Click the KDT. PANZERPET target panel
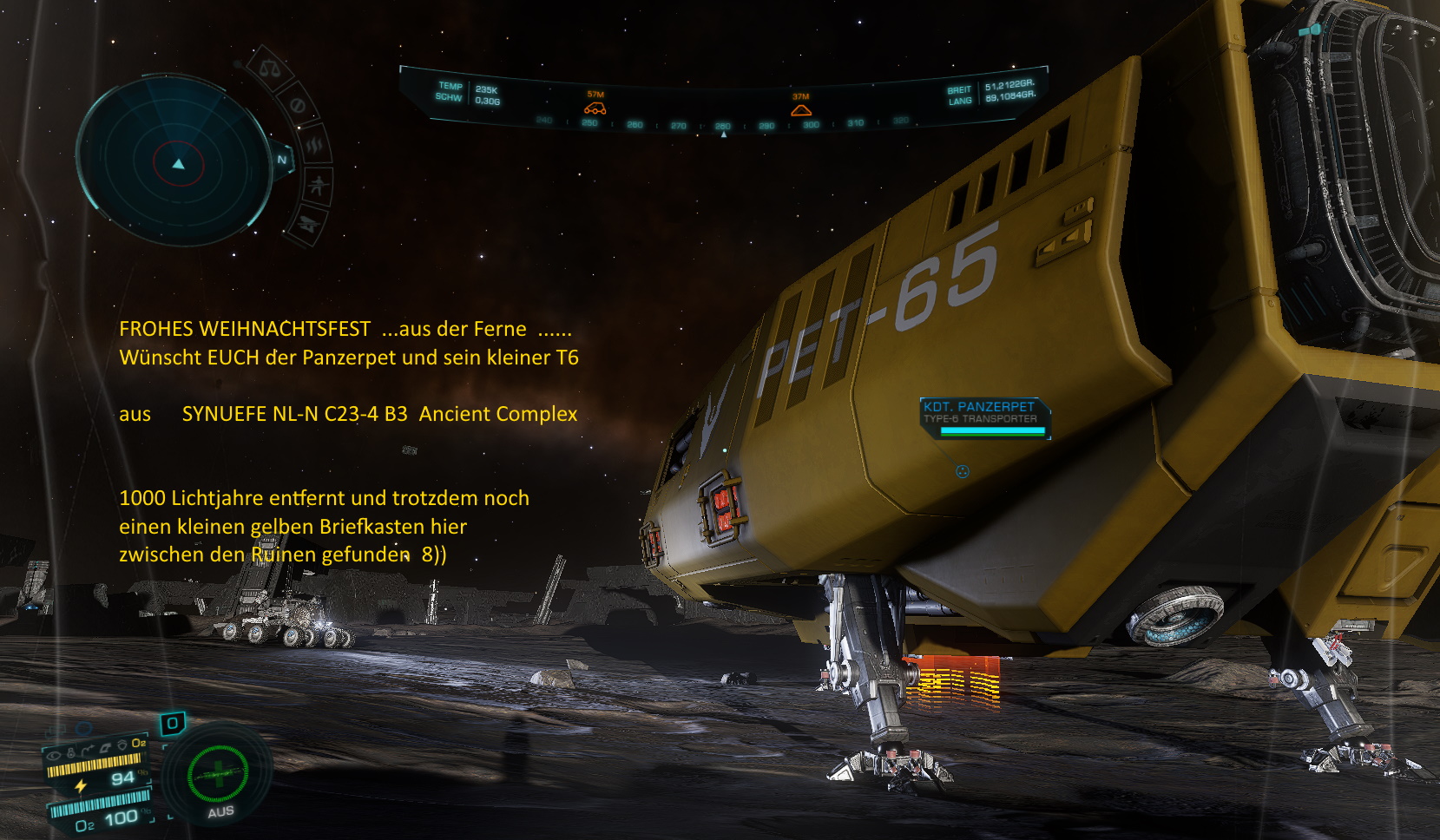1440x840 pixels. click(x=984, y=417)
